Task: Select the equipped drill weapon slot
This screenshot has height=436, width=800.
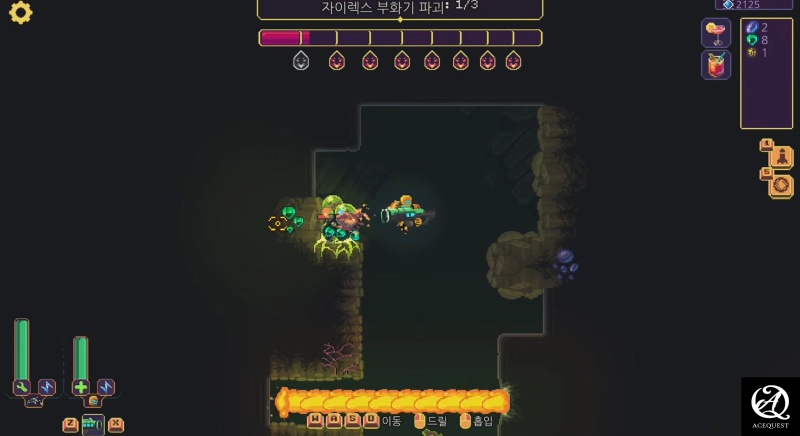Action: pos(93,425)
